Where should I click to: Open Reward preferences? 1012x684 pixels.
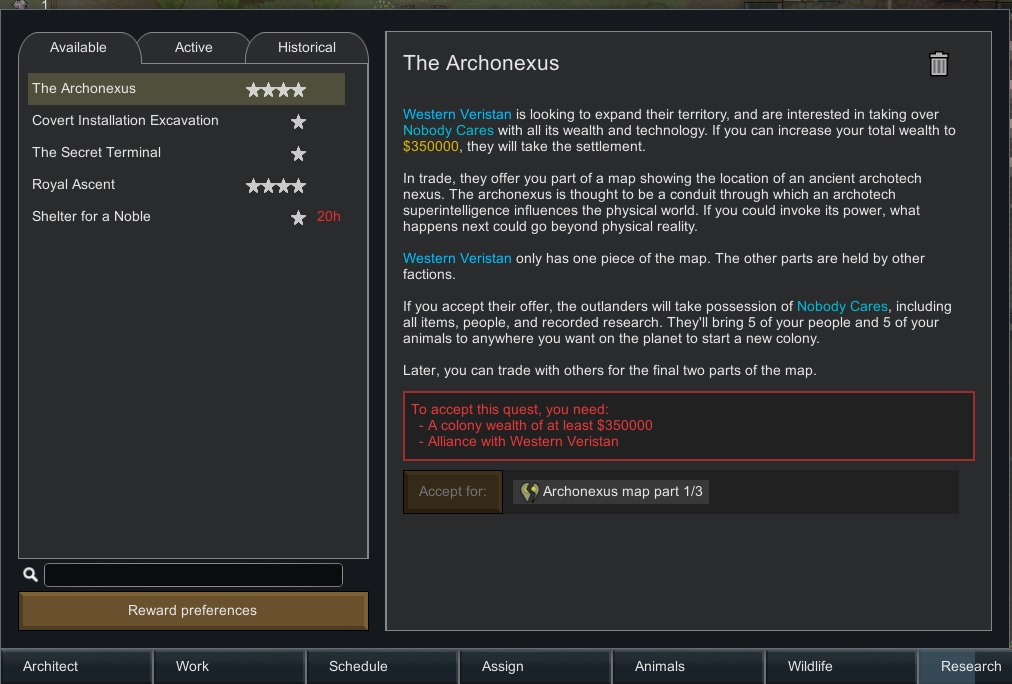point(193,610)
